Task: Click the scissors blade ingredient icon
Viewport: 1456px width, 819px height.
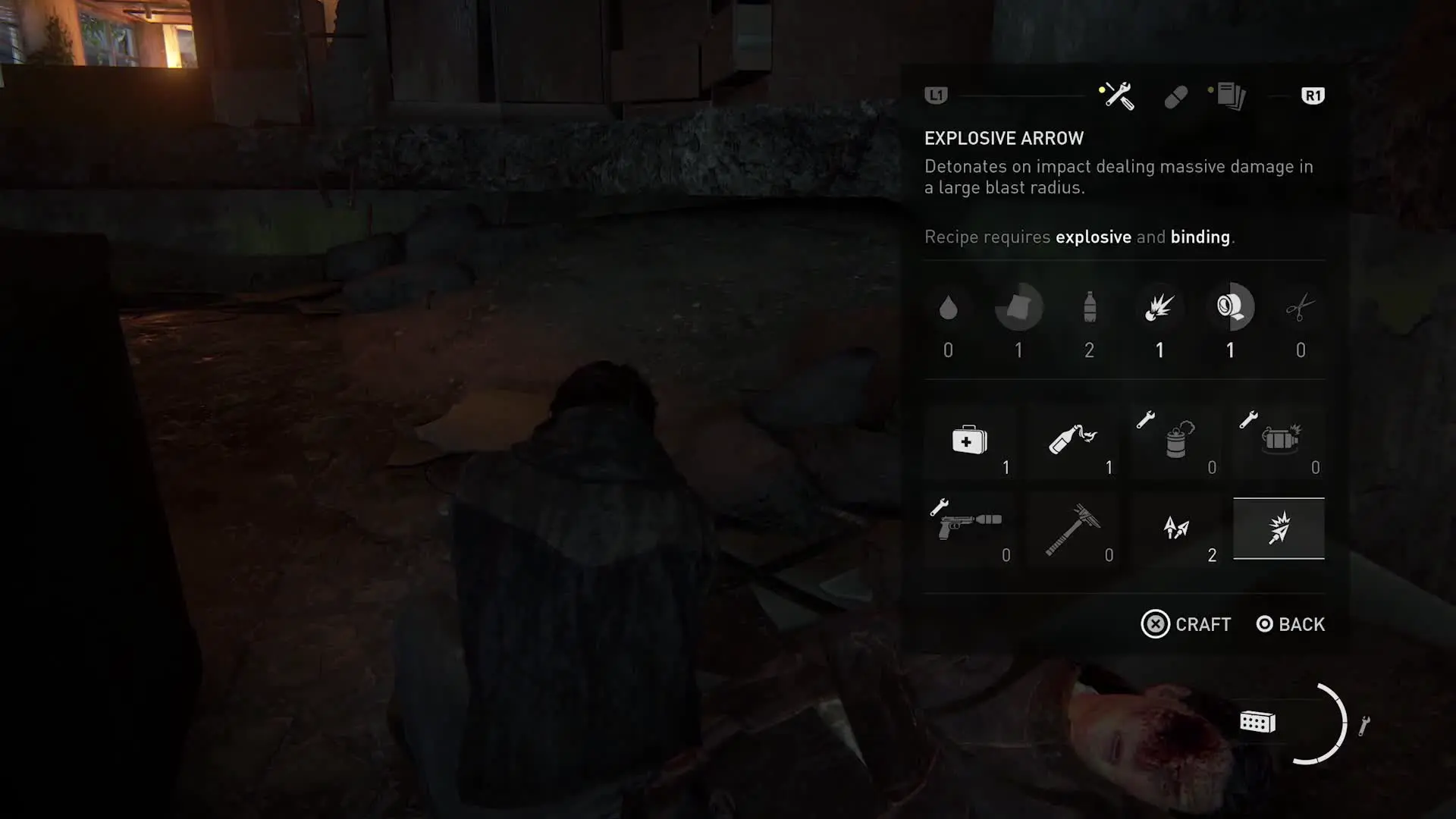Action: point(1301,308)
